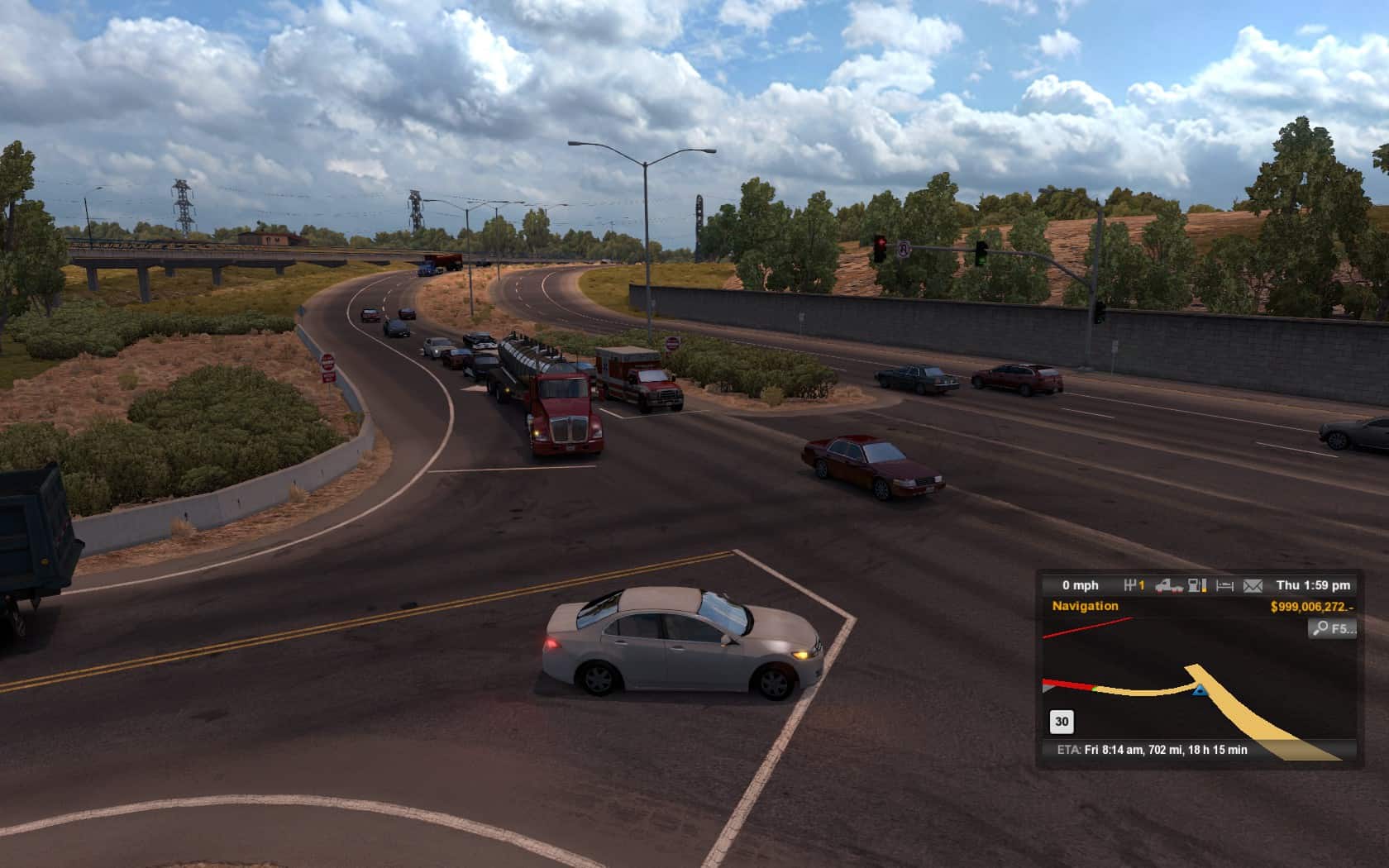Check the fuel pump gauge icon
Image resolution: width=1389 pixels, height=868 pixels.
(x=1196, y=585)
